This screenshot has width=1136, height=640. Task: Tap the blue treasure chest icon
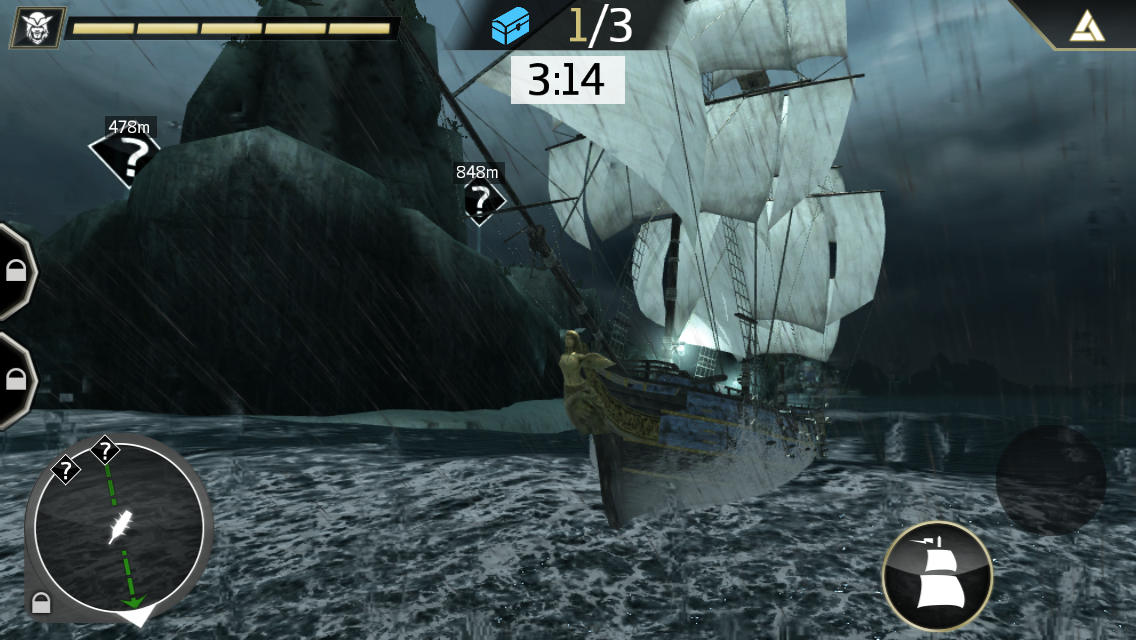(x=510, y=26)
